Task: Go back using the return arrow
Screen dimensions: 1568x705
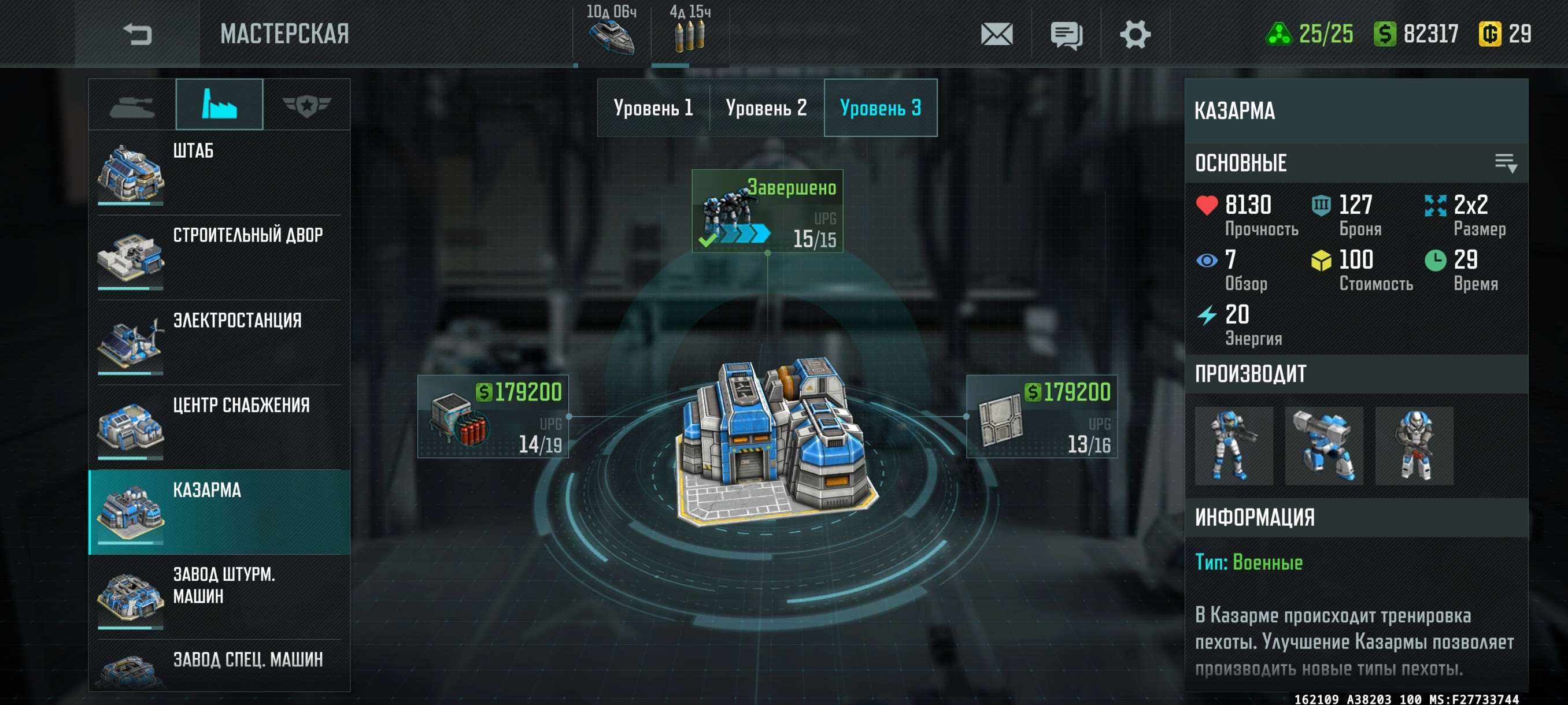Action: click(x=137, y=34)
